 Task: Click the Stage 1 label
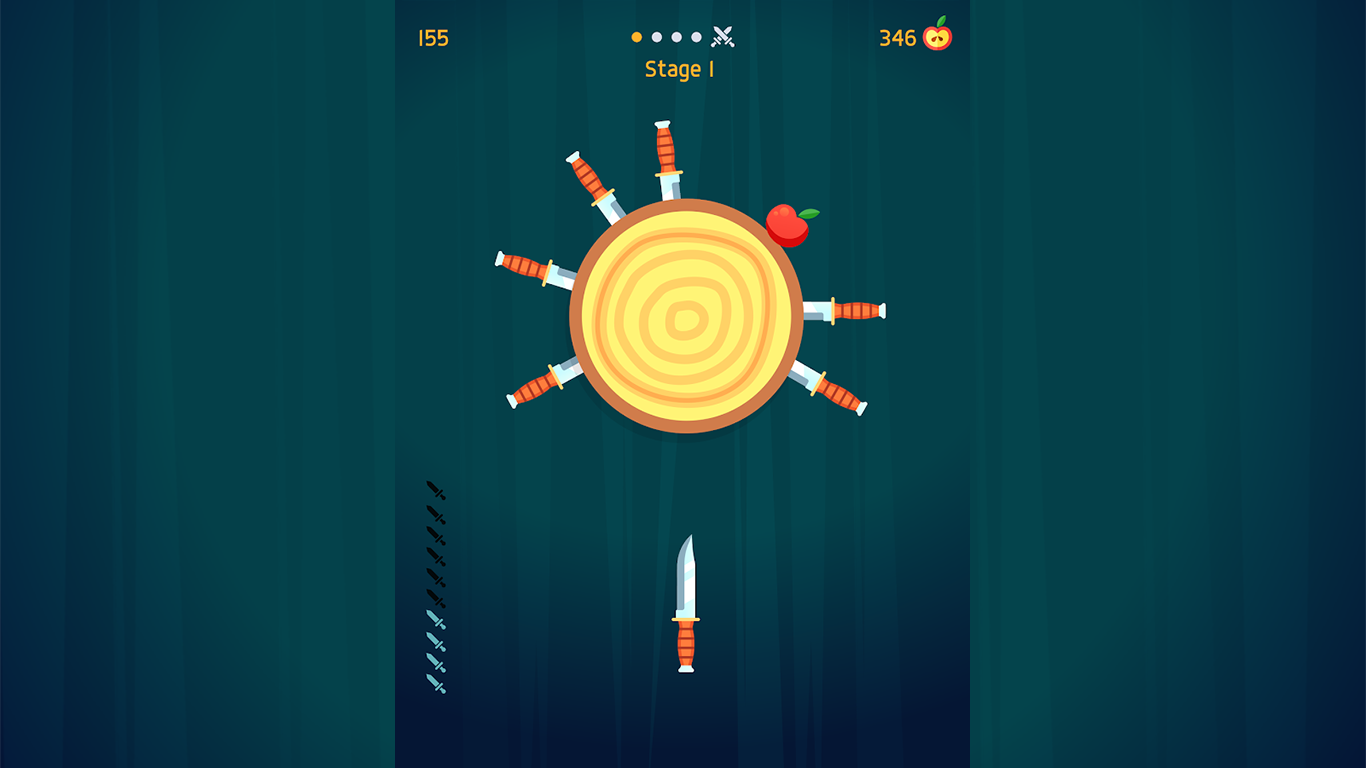click(x=681, y=69)
